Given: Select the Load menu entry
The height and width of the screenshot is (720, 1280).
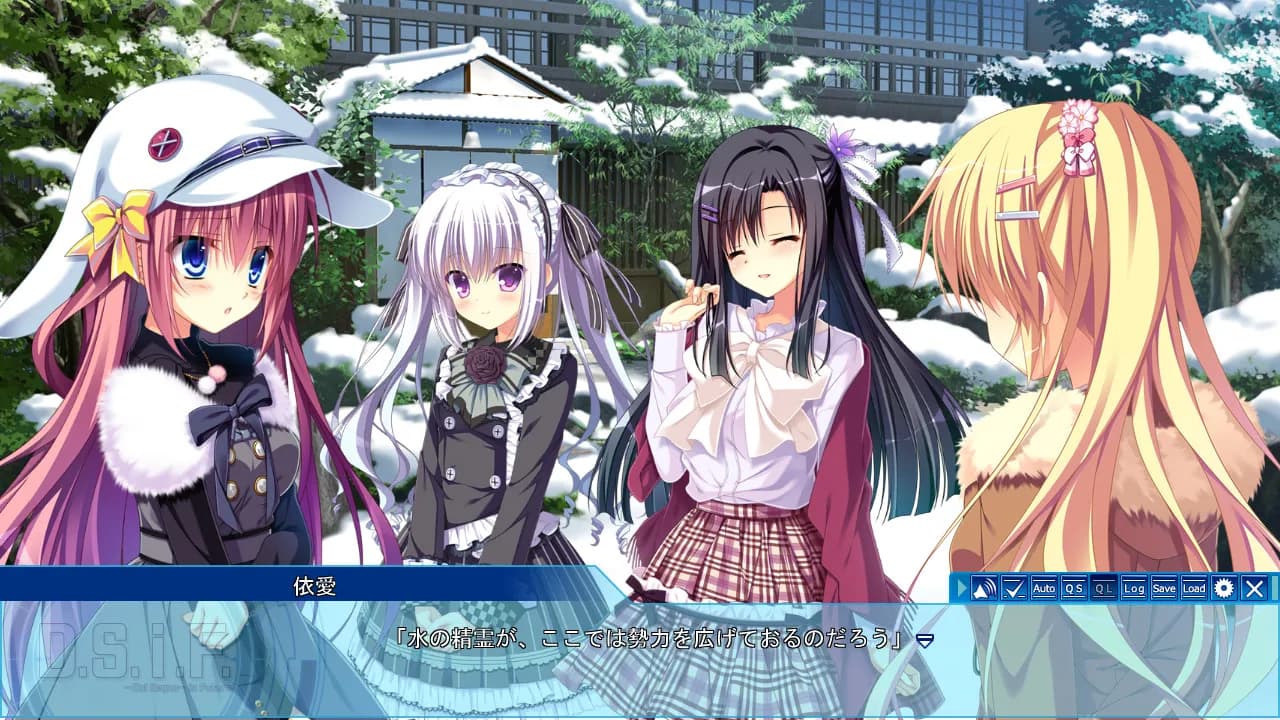Looking at the screenshot, I should coord(1192,589).
